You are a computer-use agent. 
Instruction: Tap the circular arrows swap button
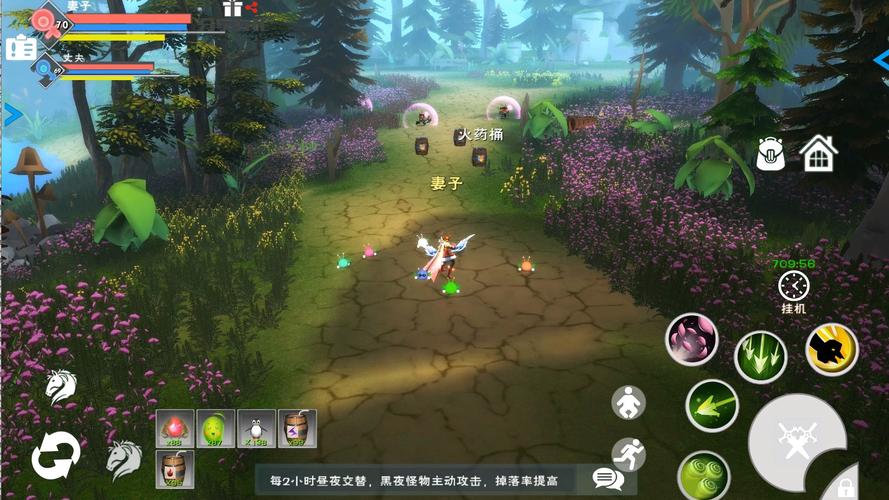click(x=55, y=456)
